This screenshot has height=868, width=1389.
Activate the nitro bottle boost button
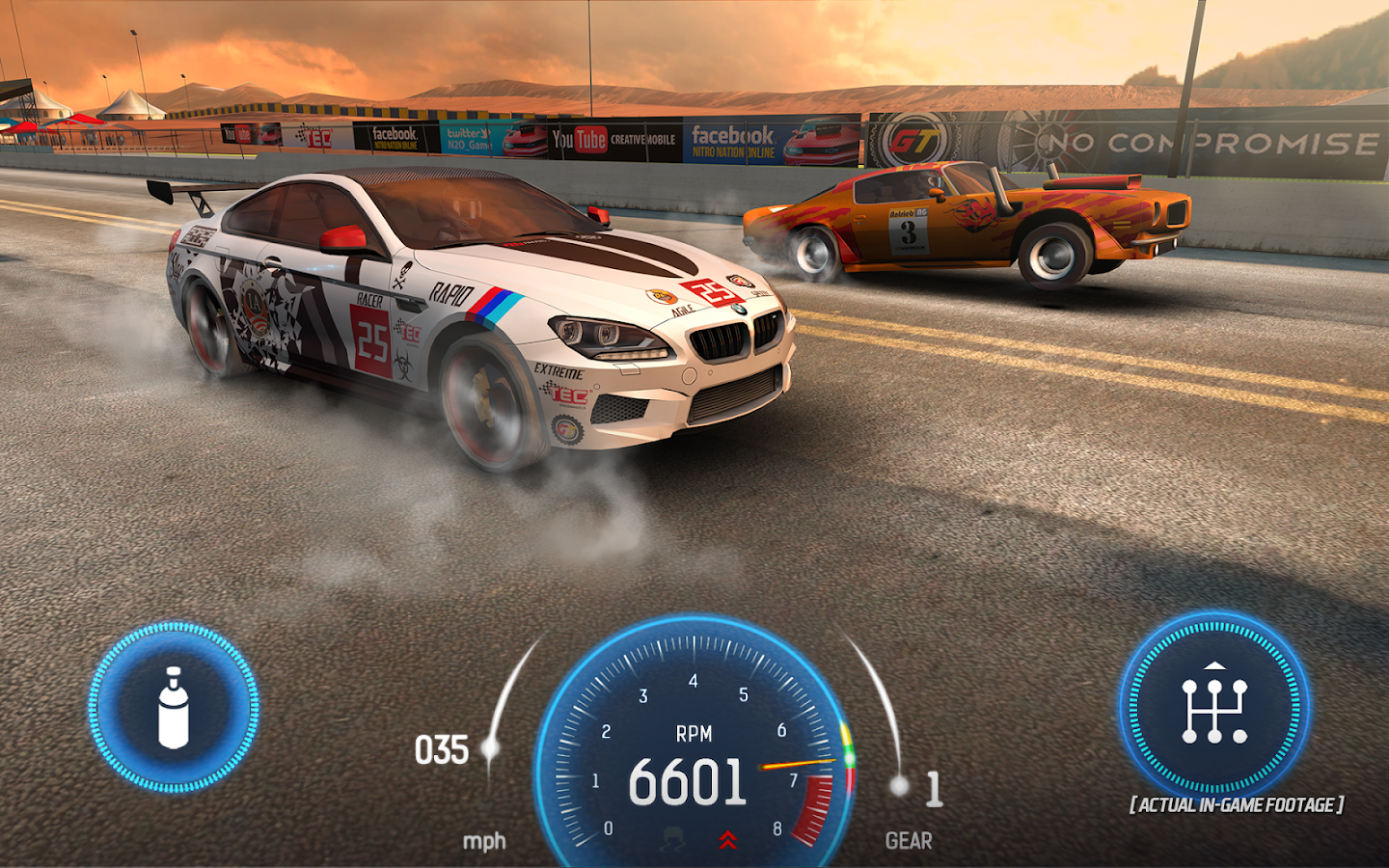point(174,708)
